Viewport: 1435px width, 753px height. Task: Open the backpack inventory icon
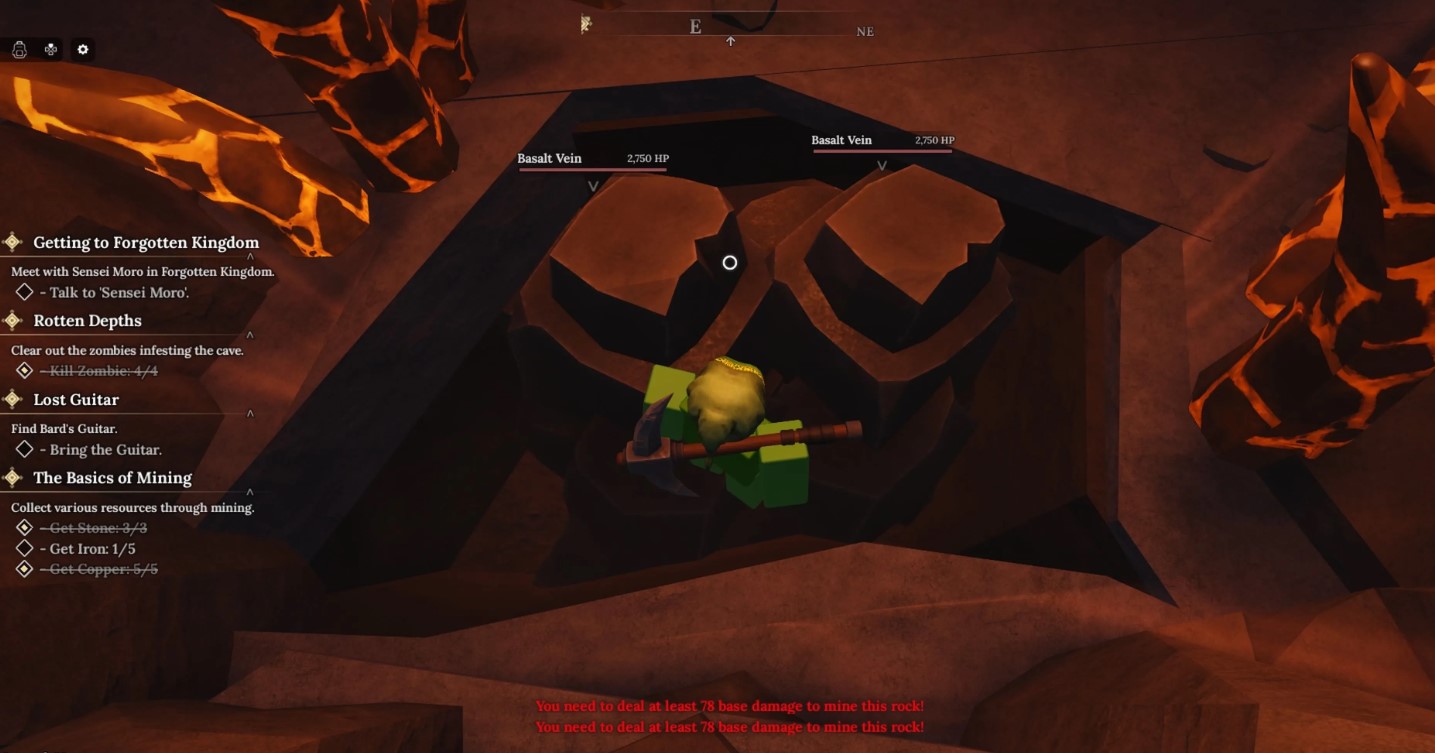[x=19, y=49]
